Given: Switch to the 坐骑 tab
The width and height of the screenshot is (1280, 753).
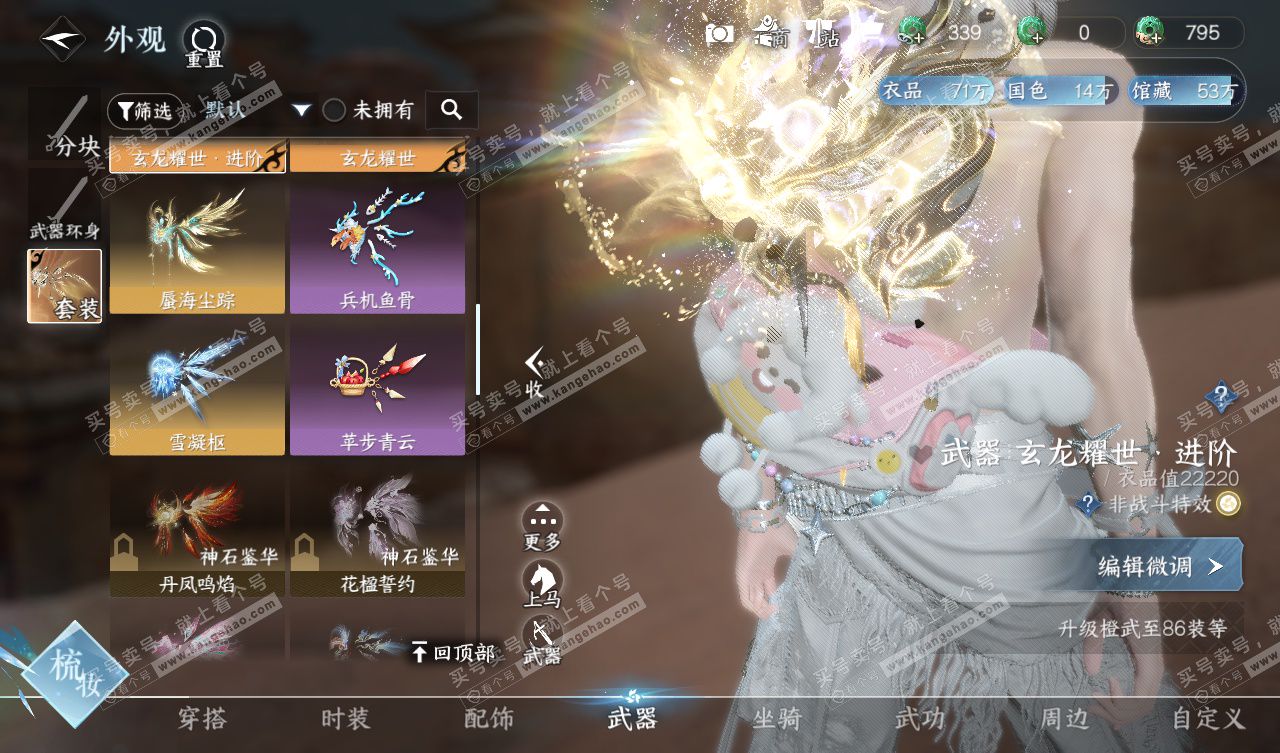Looking at the screenshot, I should point(776,718).
